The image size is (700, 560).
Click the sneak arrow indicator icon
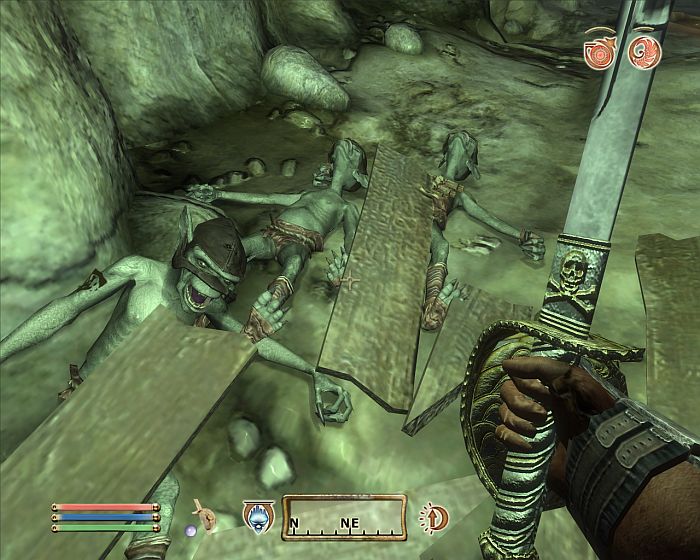point(434,517)
